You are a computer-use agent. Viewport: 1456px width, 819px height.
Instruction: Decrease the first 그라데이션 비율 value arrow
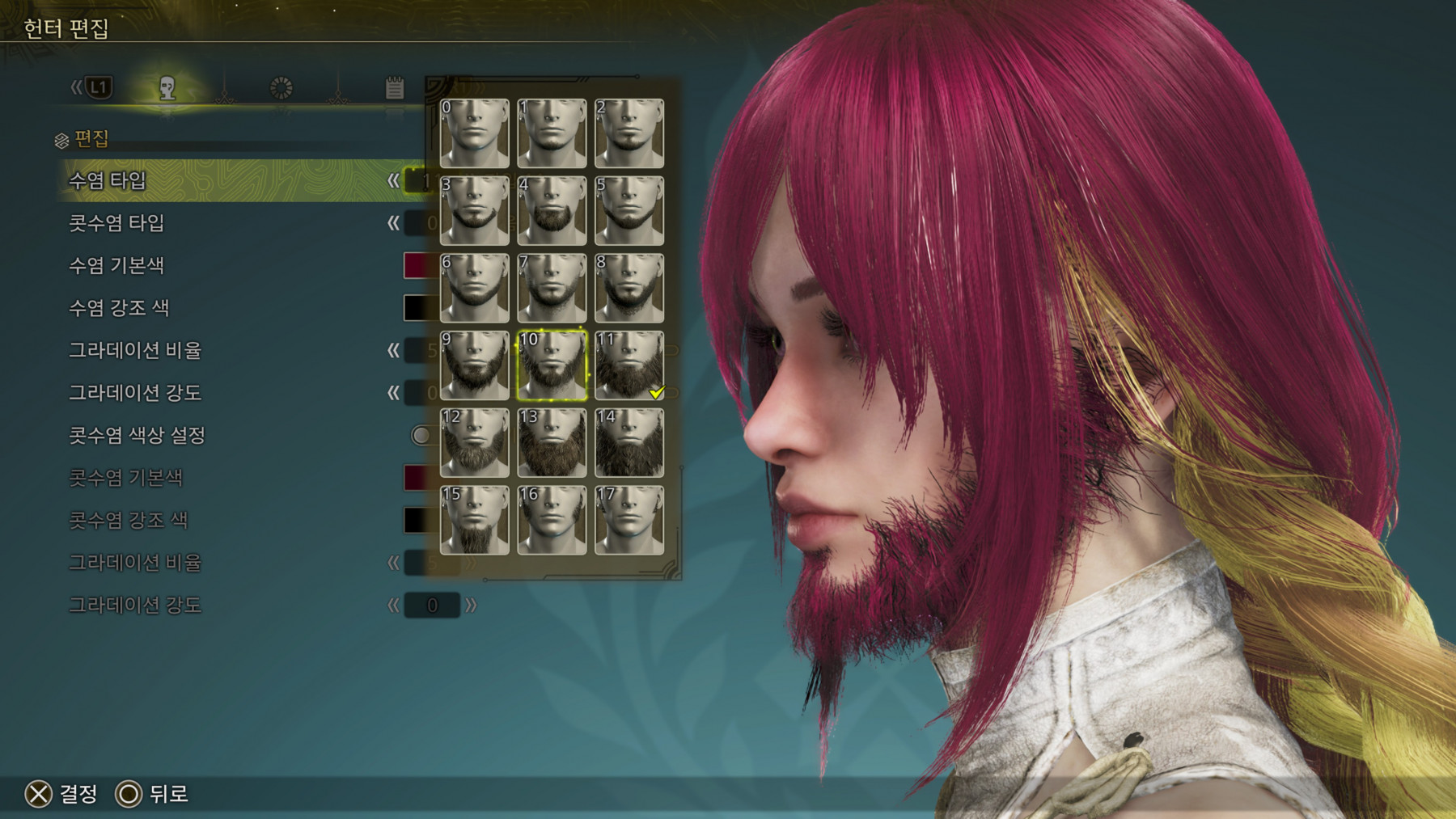[393, 350]
